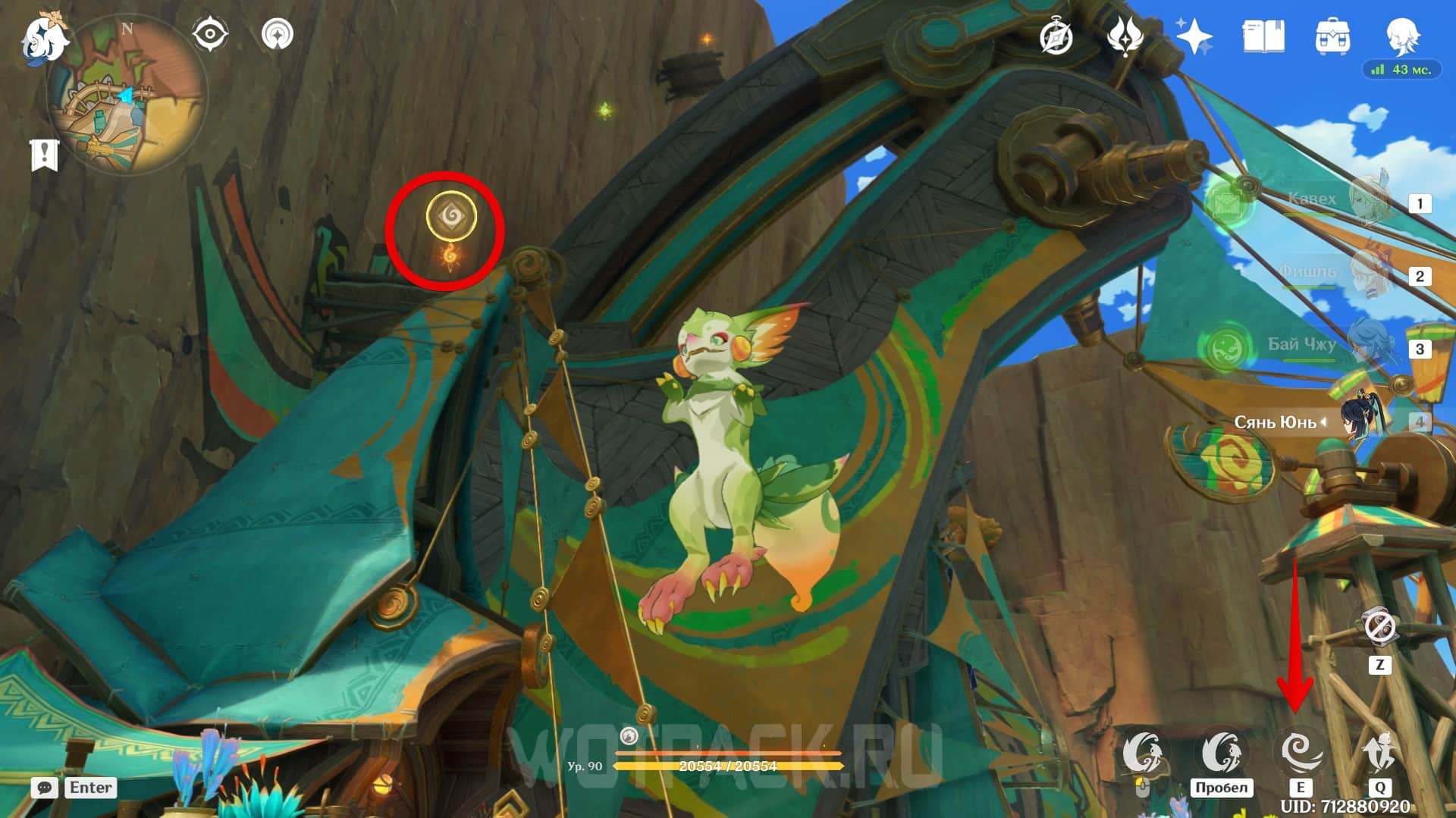Open the chat speech bubble
This screenshot has width=1456, height=818.
tap(44, 788)
